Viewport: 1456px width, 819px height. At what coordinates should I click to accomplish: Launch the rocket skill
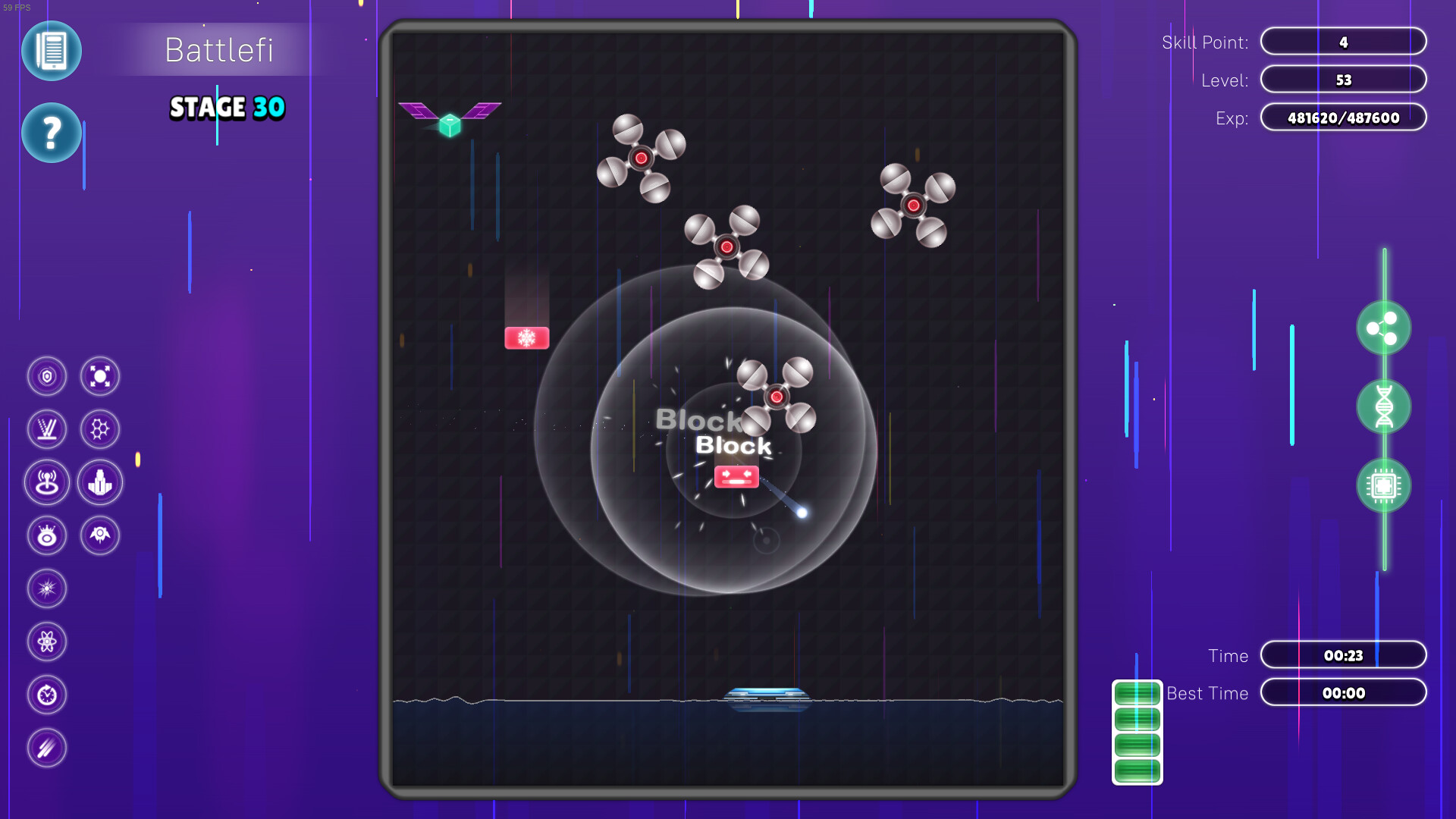99,482
